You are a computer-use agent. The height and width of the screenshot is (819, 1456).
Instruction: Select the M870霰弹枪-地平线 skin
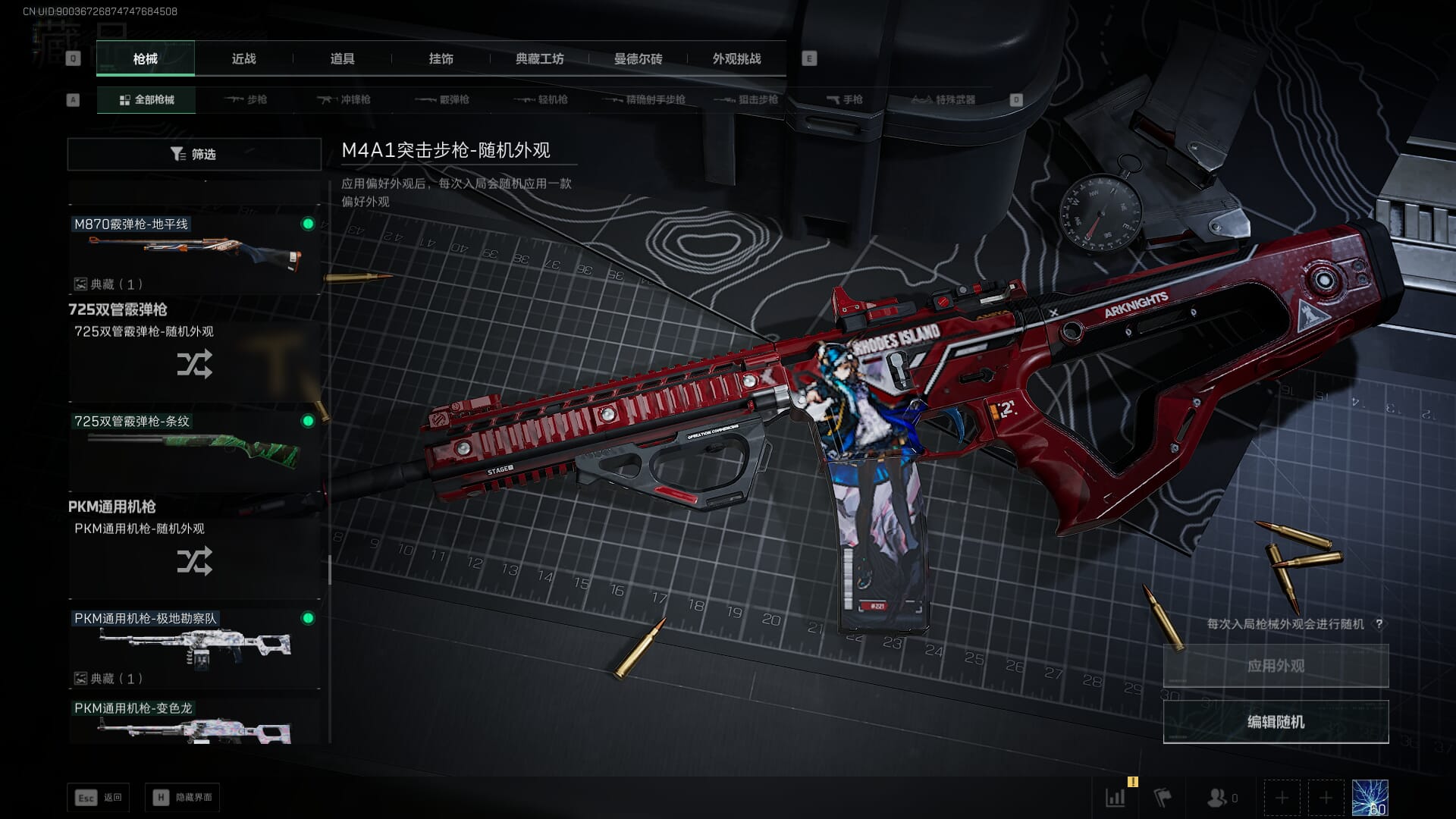click(194, 254)
